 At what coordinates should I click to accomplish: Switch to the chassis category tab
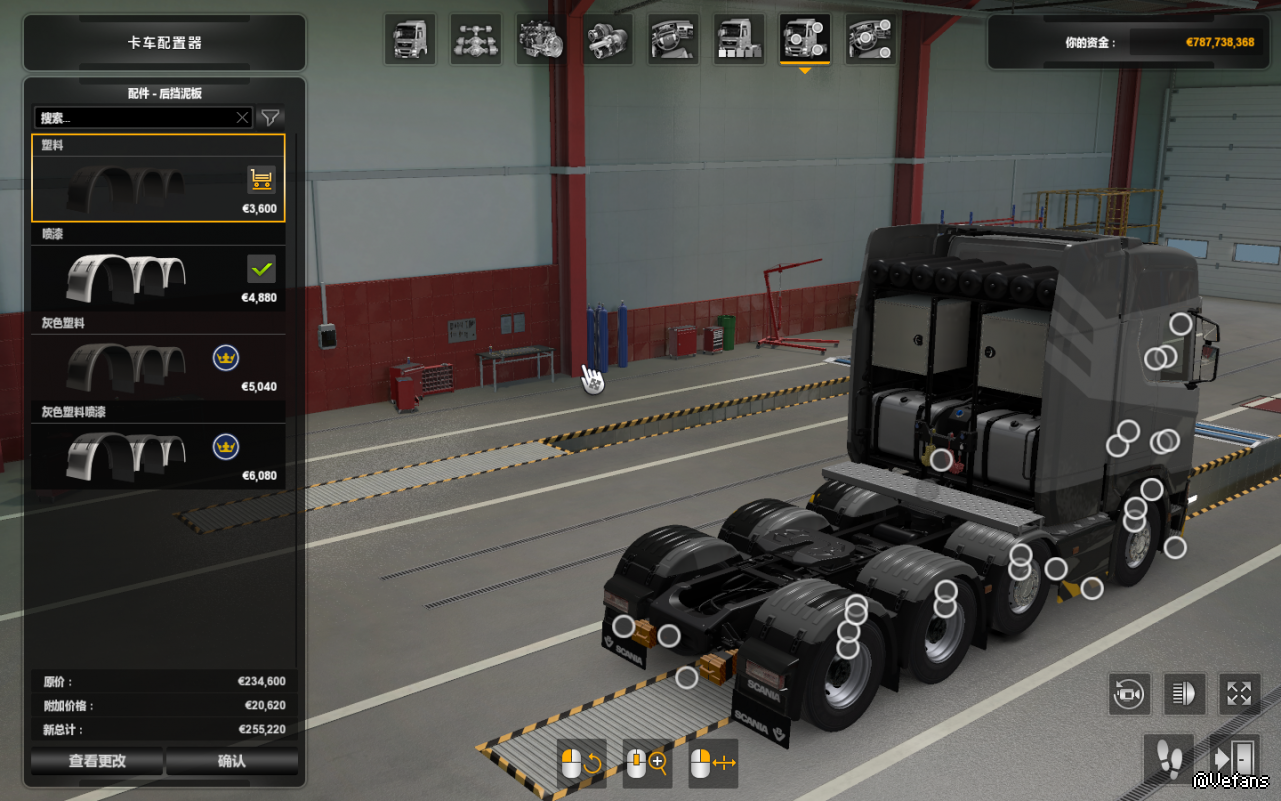tap(476, 40)
